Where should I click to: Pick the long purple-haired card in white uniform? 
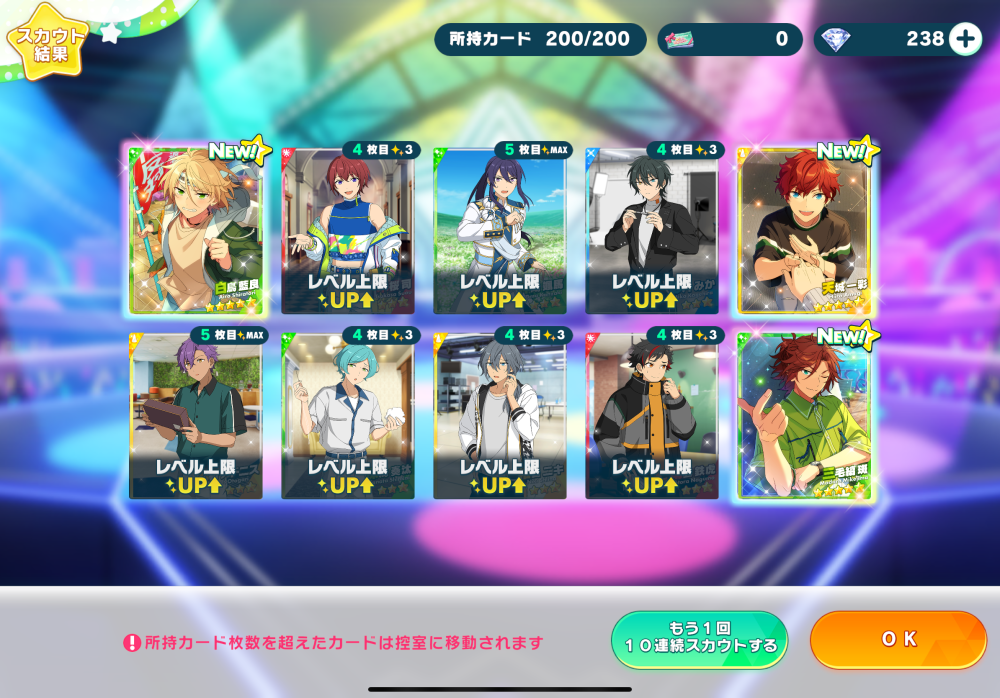point(500,230)
